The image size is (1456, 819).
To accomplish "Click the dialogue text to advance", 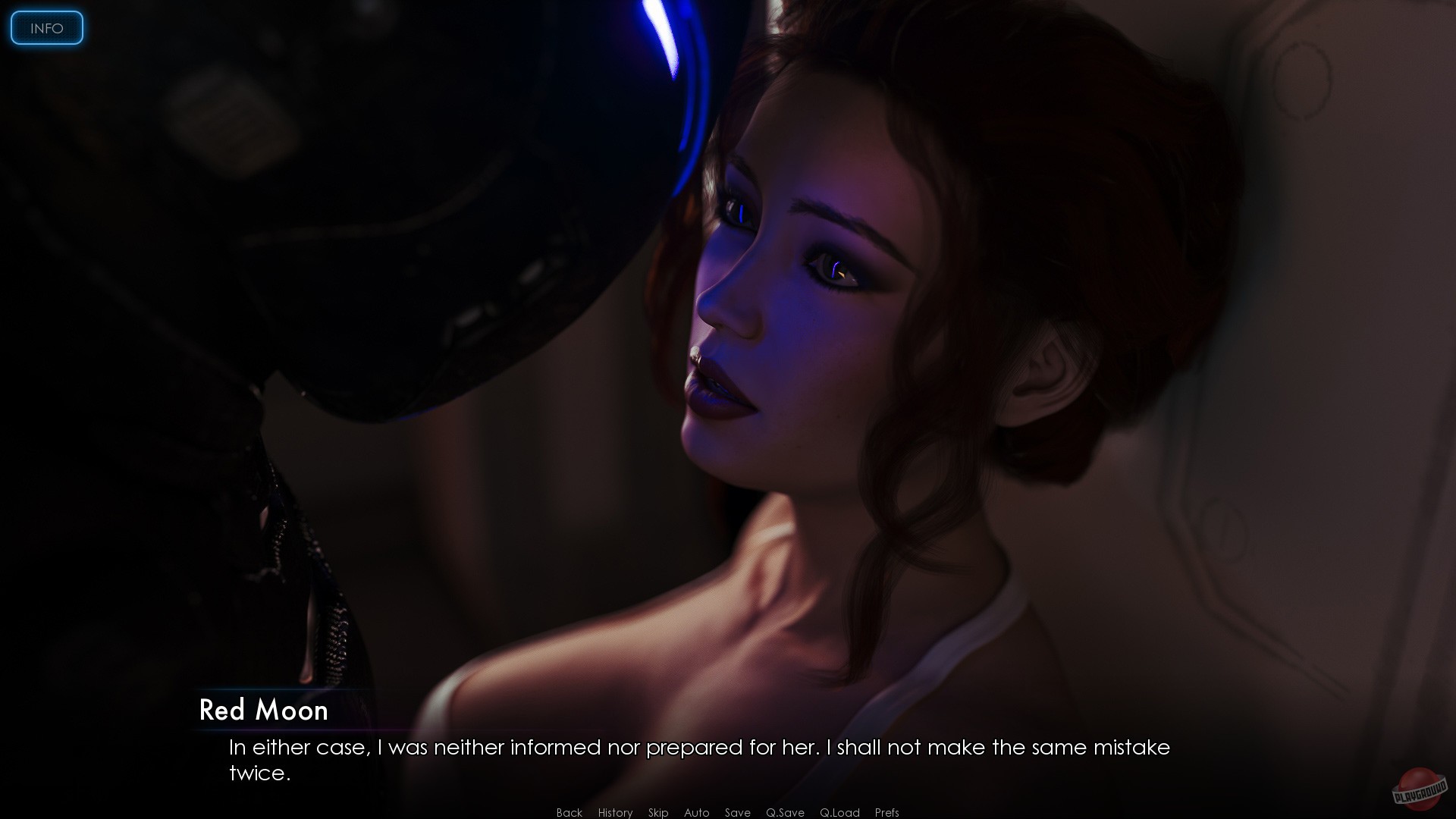I will pyautogui.click(x=698, y=758).
